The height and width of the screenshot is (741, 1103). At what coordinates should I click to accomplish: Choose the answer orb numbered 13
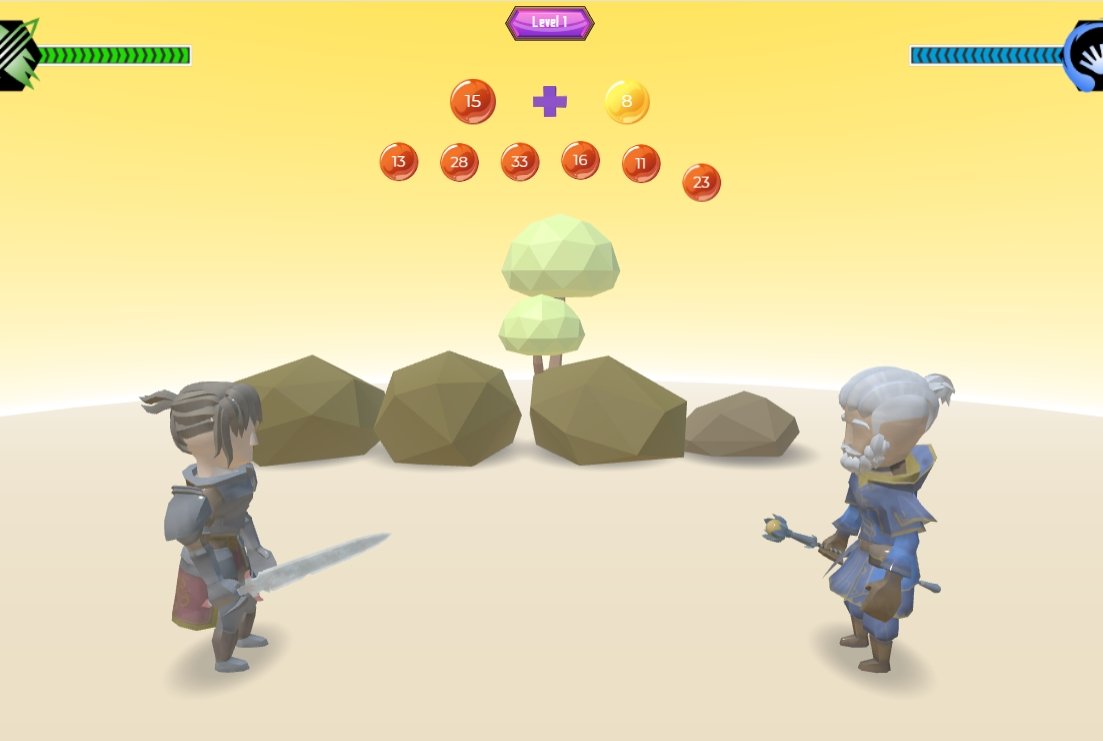[x=399, y=162]
